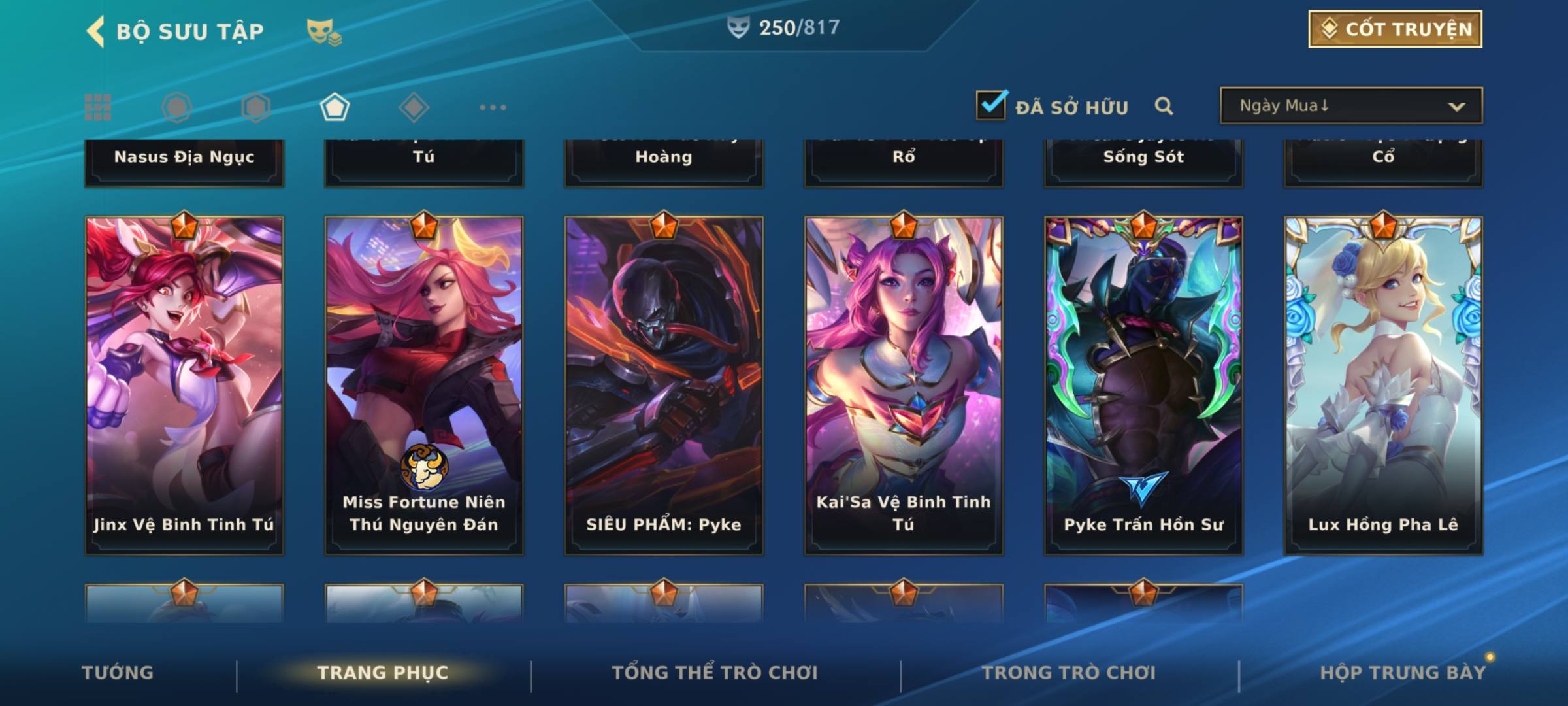Choose the highlighted pentagon rarity filter

(x=335, y=107)
